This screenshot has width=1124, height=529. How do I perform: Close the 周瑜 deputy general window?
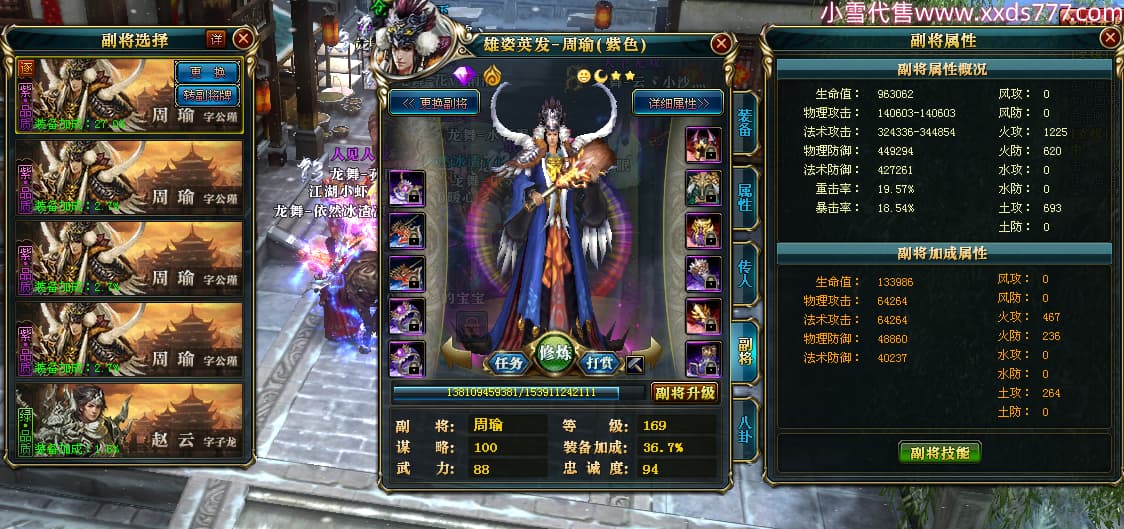coord(721,44)
